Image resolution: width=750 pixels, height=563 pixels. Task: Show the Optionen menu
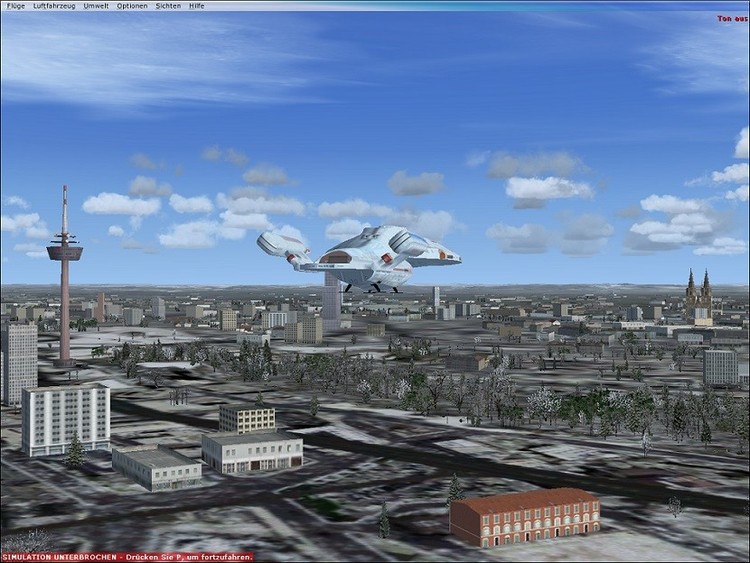pyautogui.click(x=132, y=5)
